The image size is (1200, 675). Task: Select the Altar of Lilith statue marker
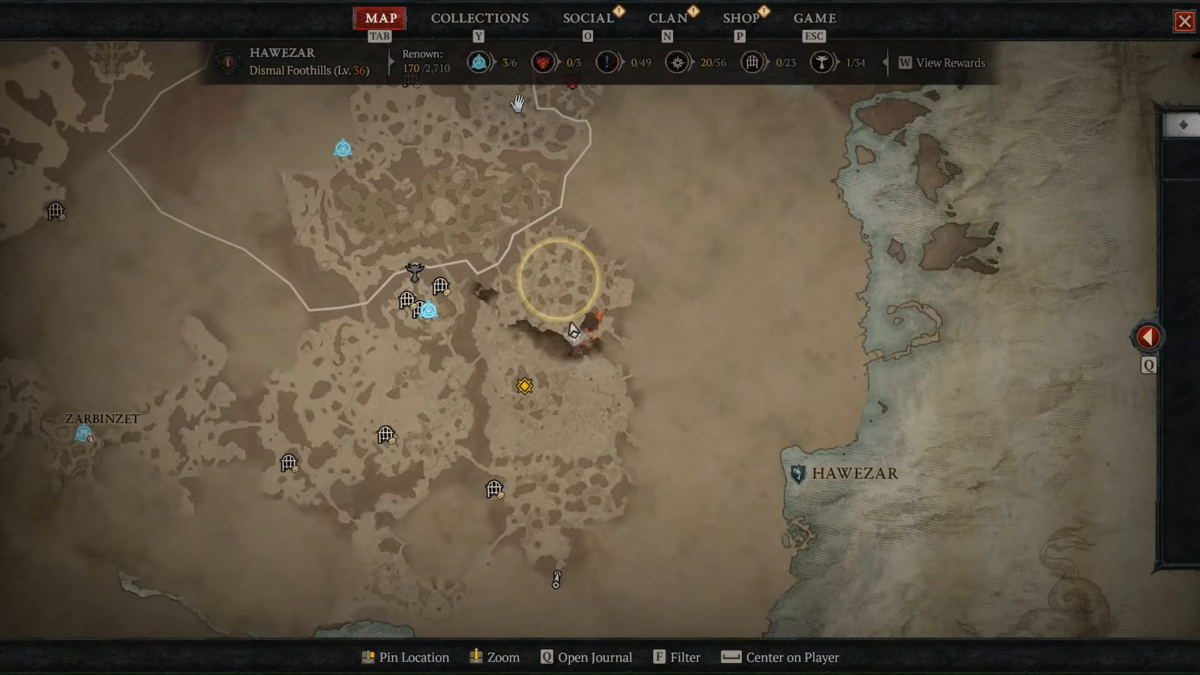click(x=414, y=271)
